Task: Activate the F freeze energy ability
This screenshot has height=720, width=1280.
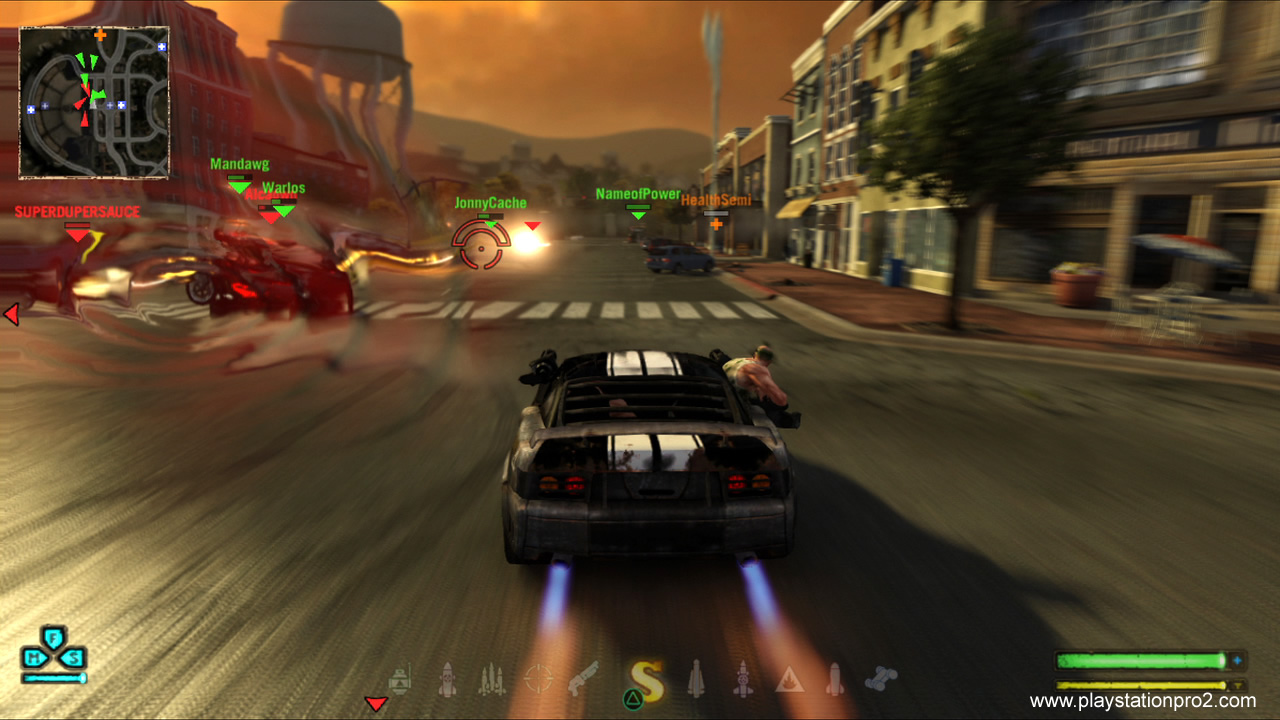Action: pos(54,636)
